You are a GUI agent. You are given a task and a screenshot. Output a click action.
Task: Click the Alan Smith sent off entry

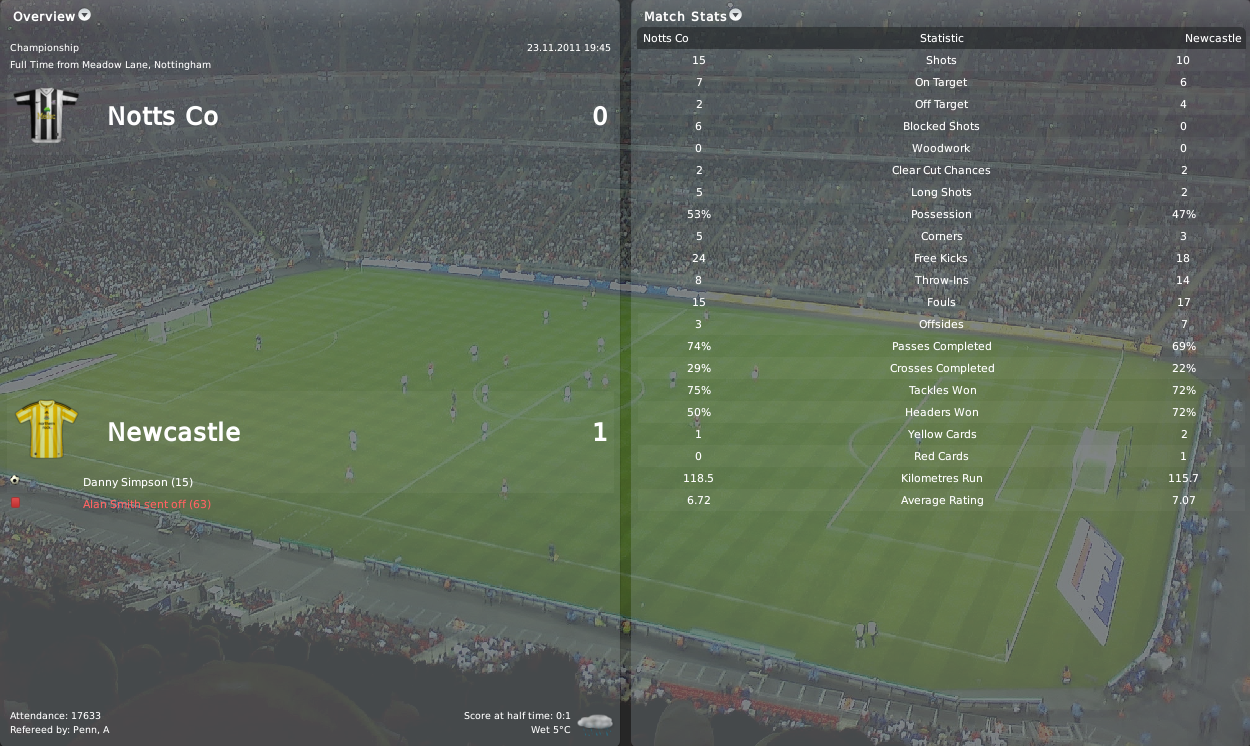click(x=146, y=504)
